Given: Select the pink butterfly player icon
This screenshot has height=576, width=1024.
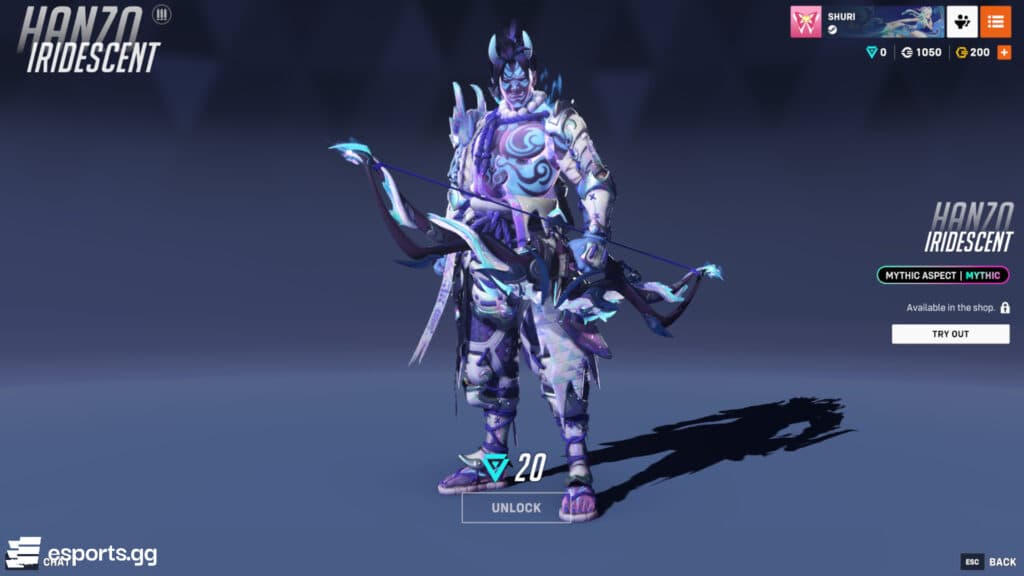Looking at the screenshot, I should coord(805,22).
